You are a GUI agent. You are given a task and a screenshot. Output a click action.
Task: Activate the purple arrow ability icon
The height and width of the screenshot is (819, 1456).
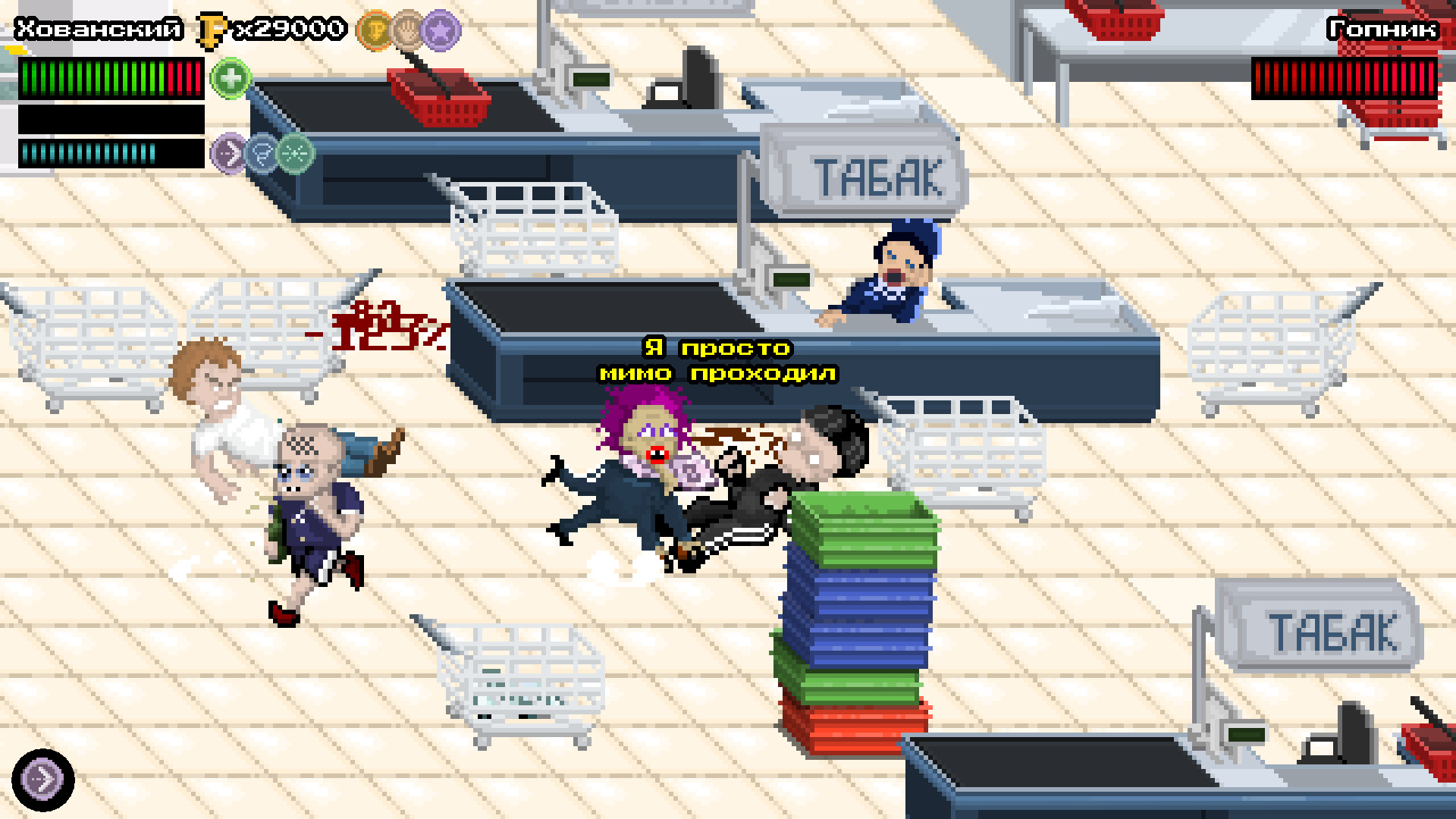click(x=229, y=152)
